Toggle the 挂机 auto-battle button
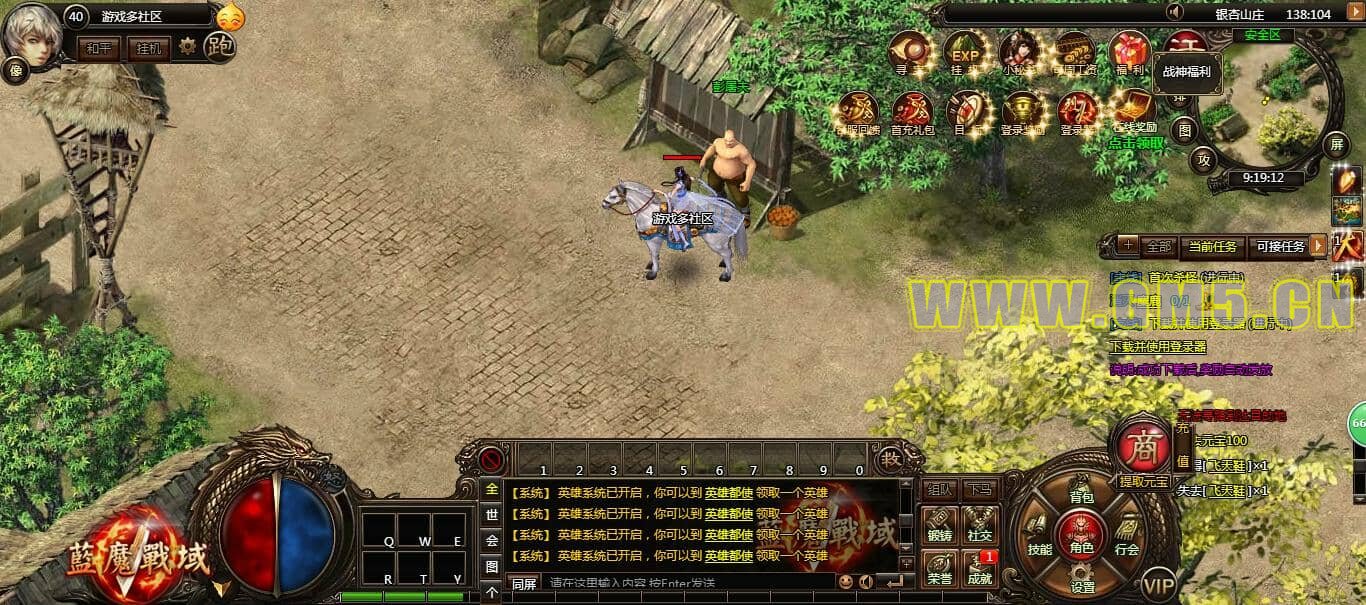Image resolution: width=1366 pixels, height=605 pixels. [149, 47]
